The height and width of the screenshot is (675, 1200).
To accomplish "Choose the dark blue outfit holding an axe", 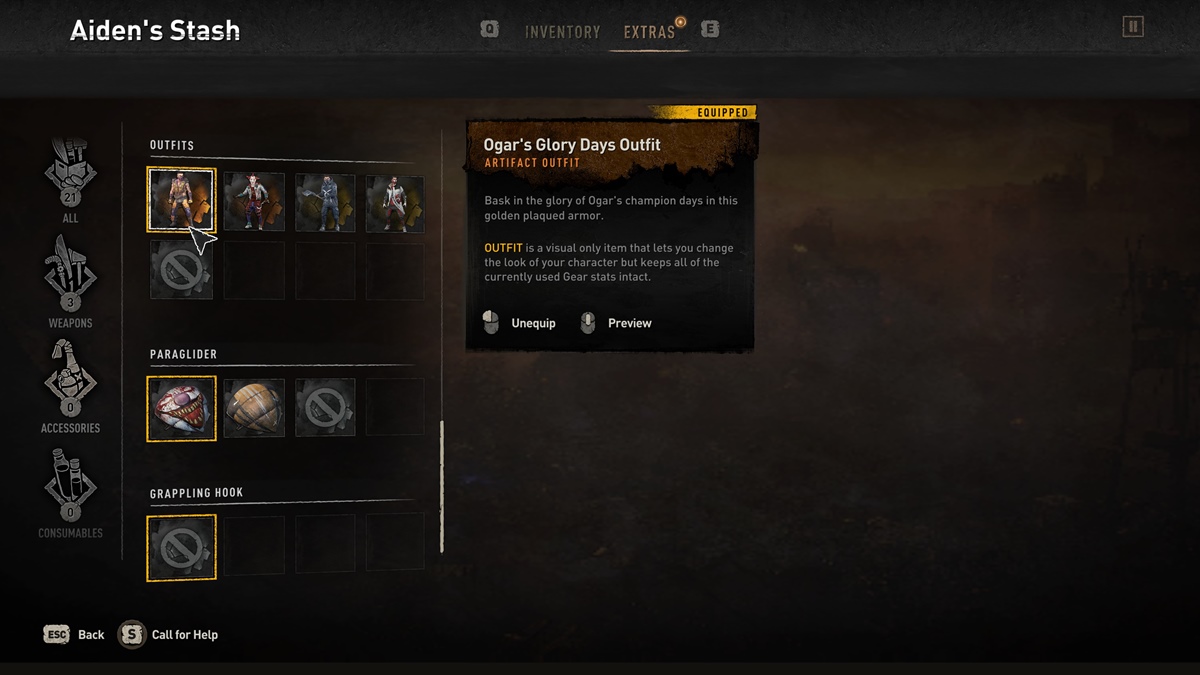I will pos(325,202).
